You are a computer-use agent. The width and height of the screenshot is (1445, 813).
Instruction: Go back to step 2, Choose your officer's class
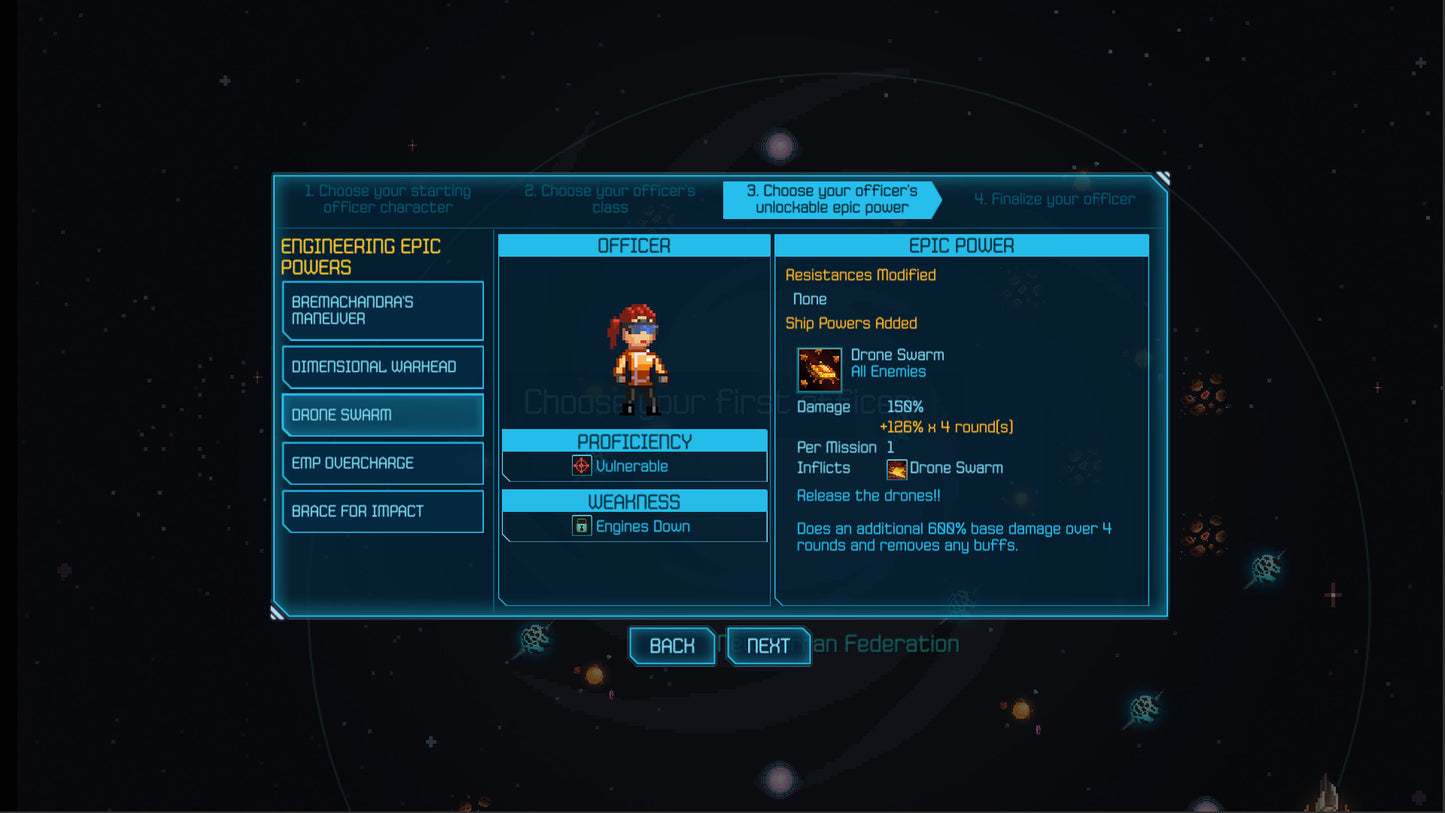tap(609, 199)
